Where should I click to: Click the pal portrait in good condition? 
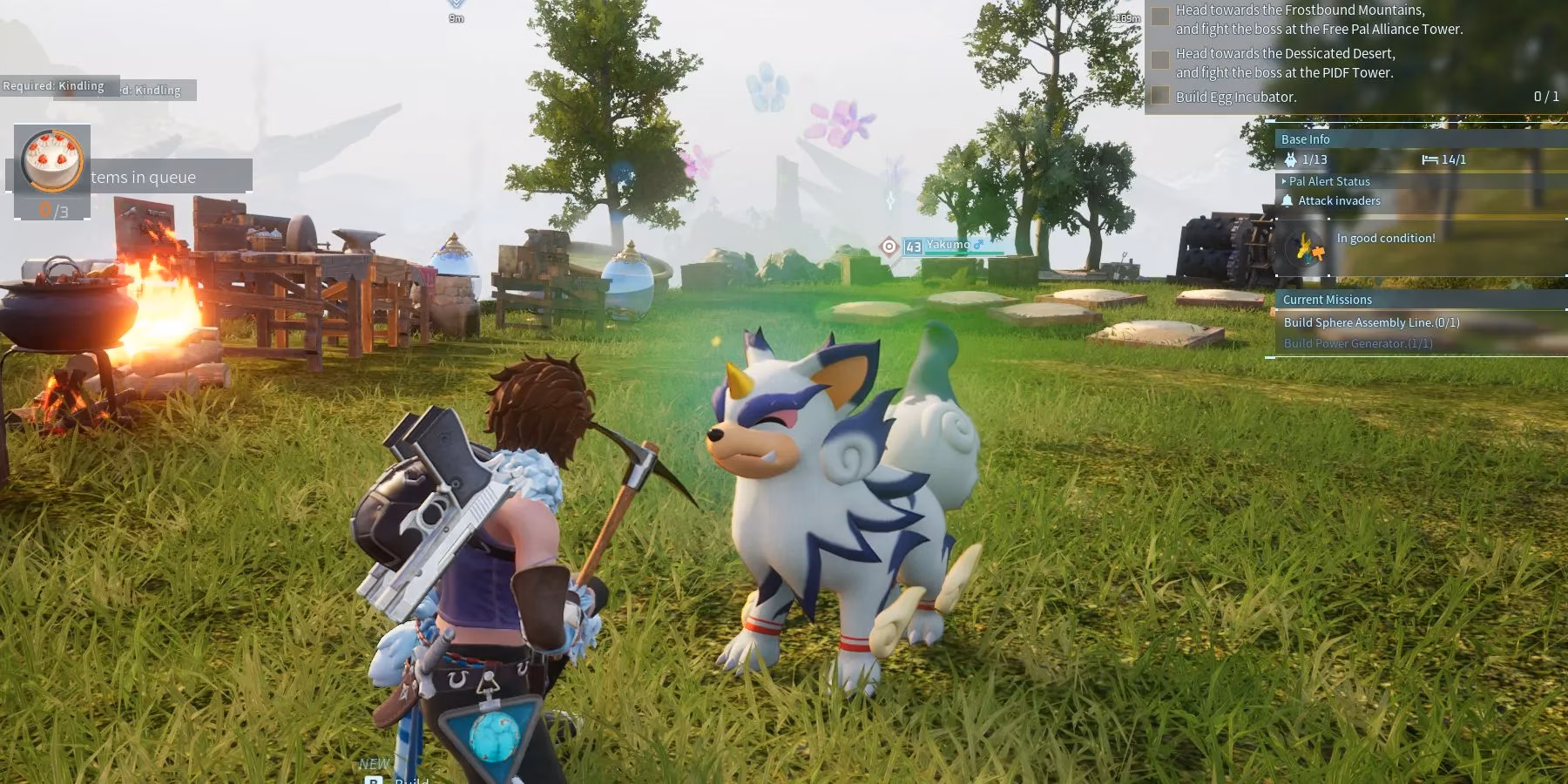coord(1304,248)
